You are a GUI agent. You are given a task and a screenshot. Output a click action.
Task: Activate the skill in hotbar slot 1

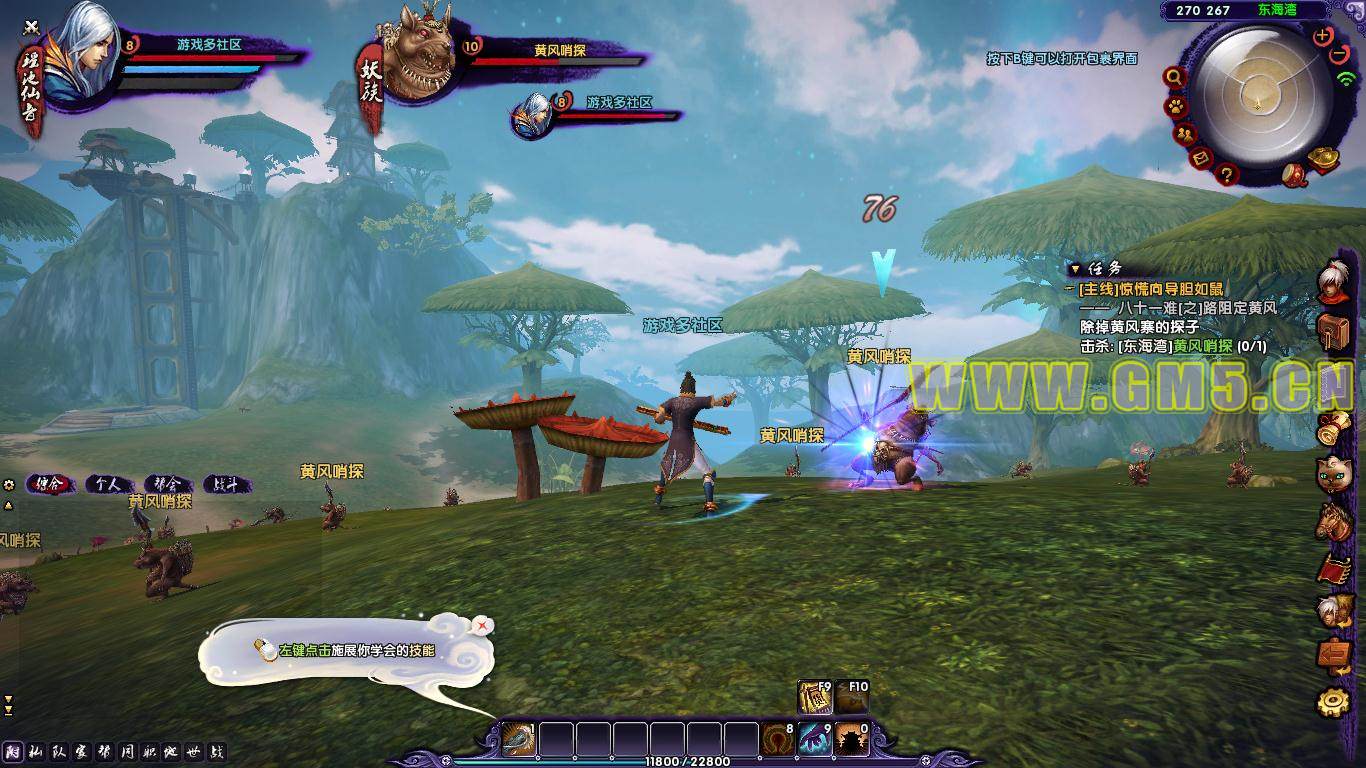pyautogui.click(x=518, y=740)
